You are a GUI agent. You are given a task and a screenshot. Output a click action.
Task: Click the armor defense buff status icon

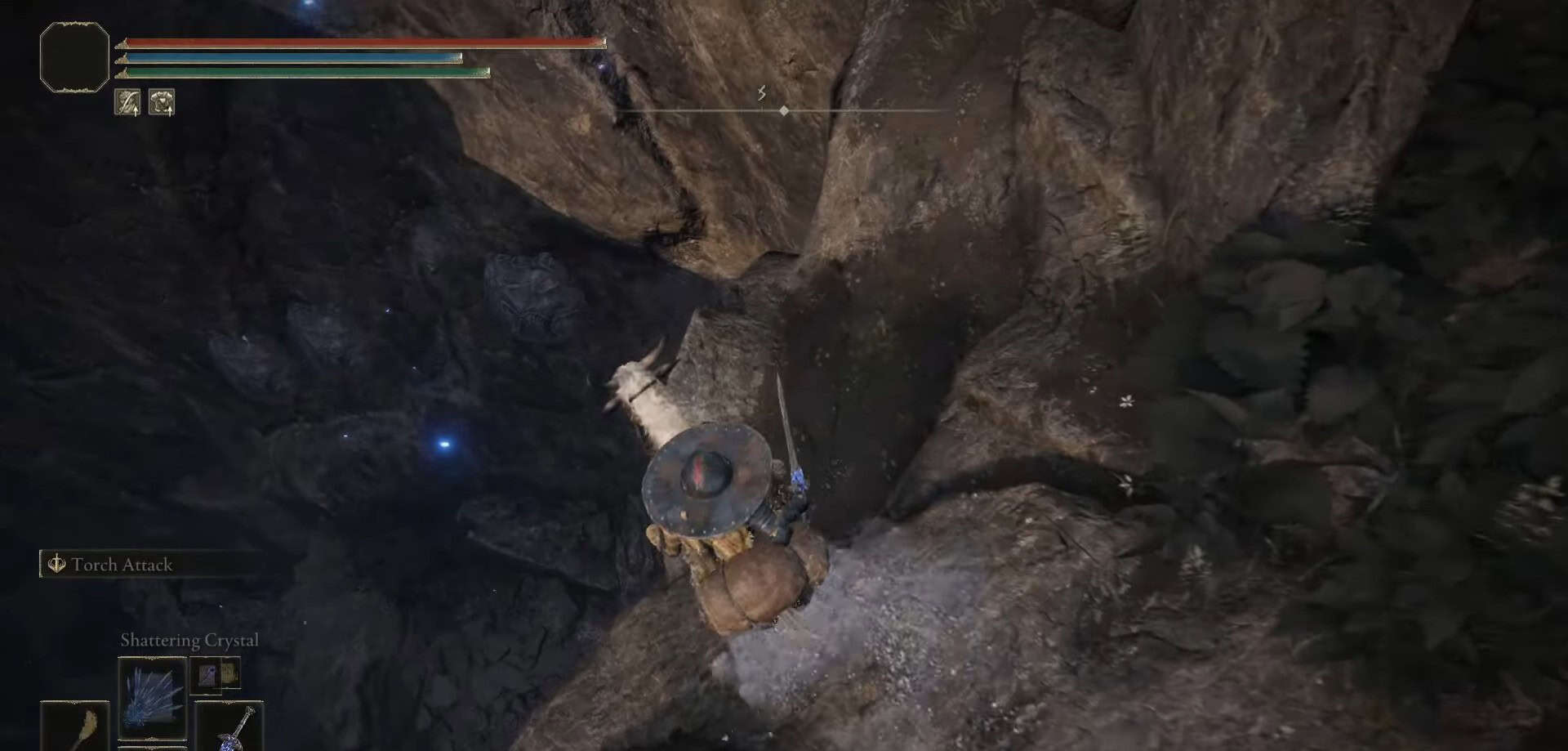162,102
